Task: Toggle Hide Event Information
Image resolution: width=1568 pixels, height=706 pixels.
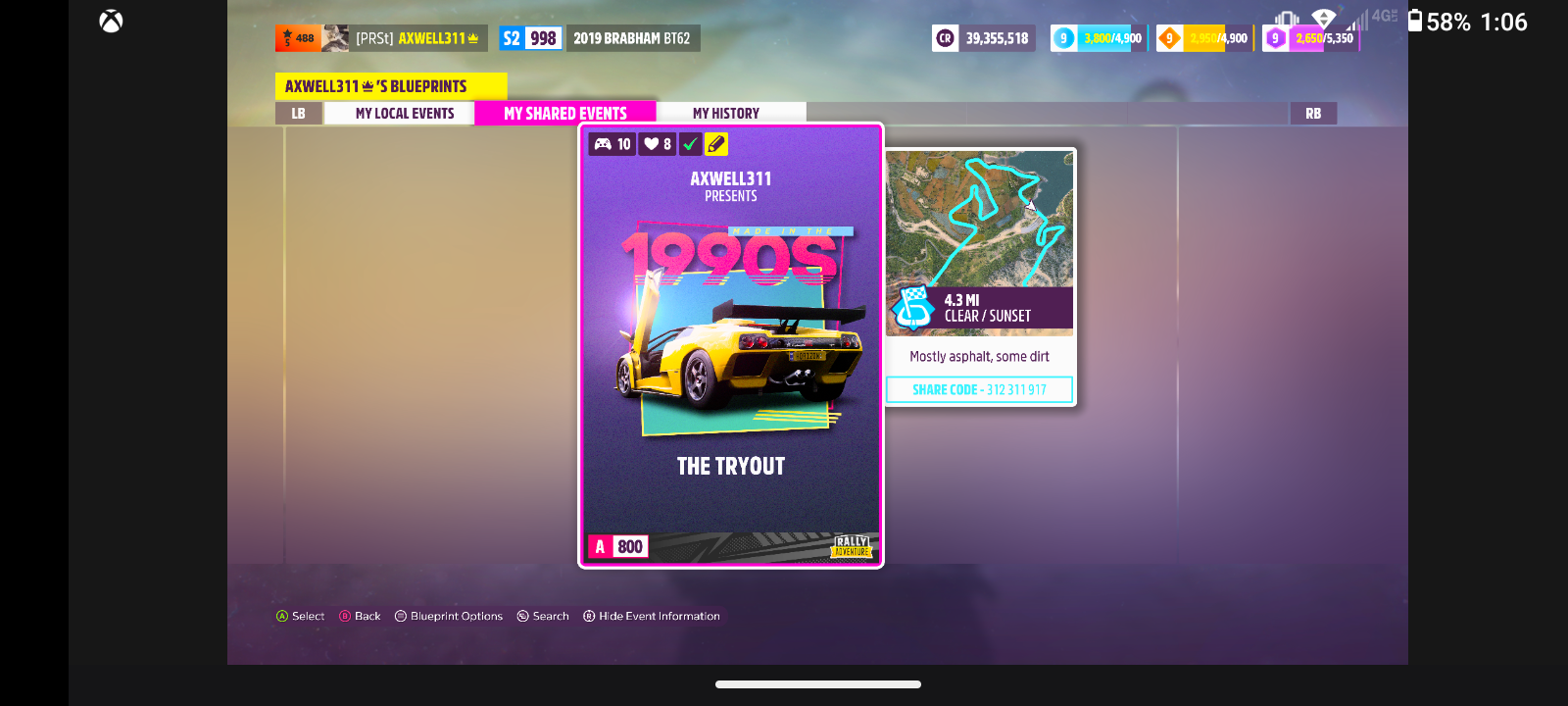Action: (650, 616)
